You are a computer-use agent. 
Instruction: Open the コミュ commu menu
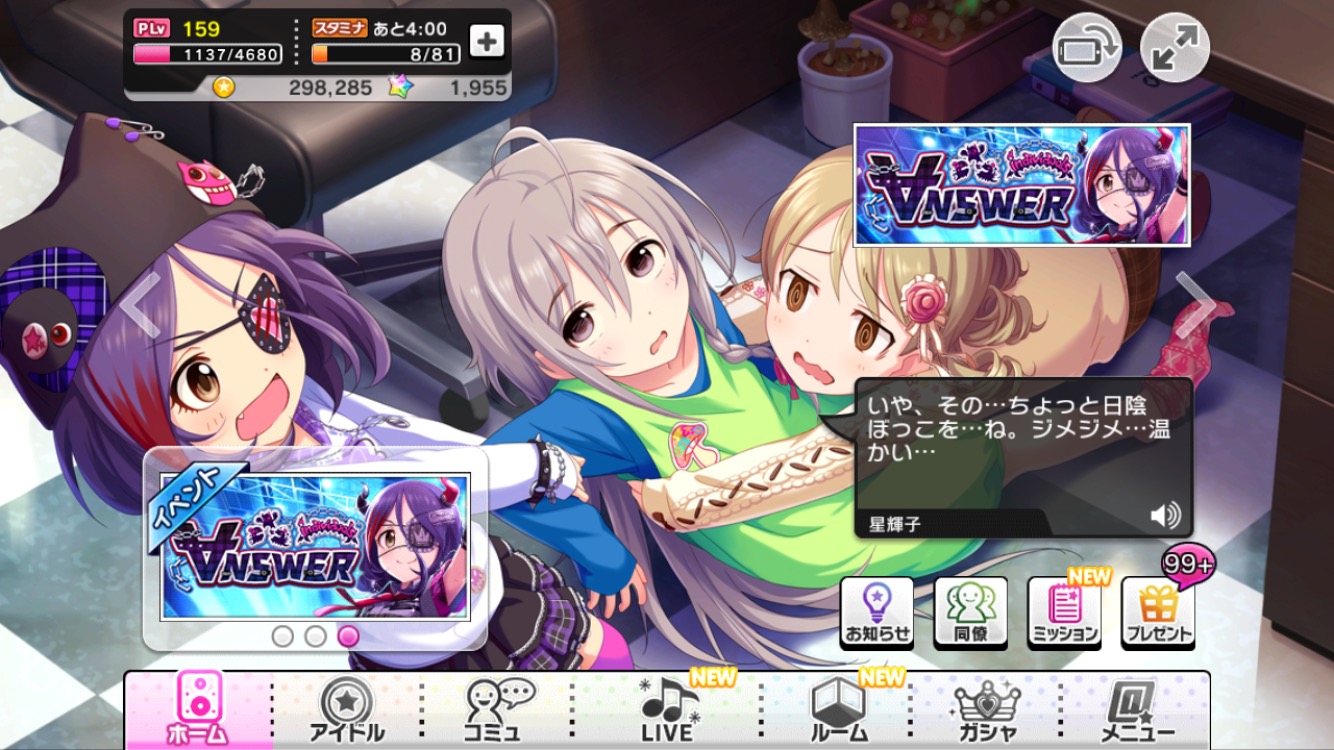(x=500, y=708)
